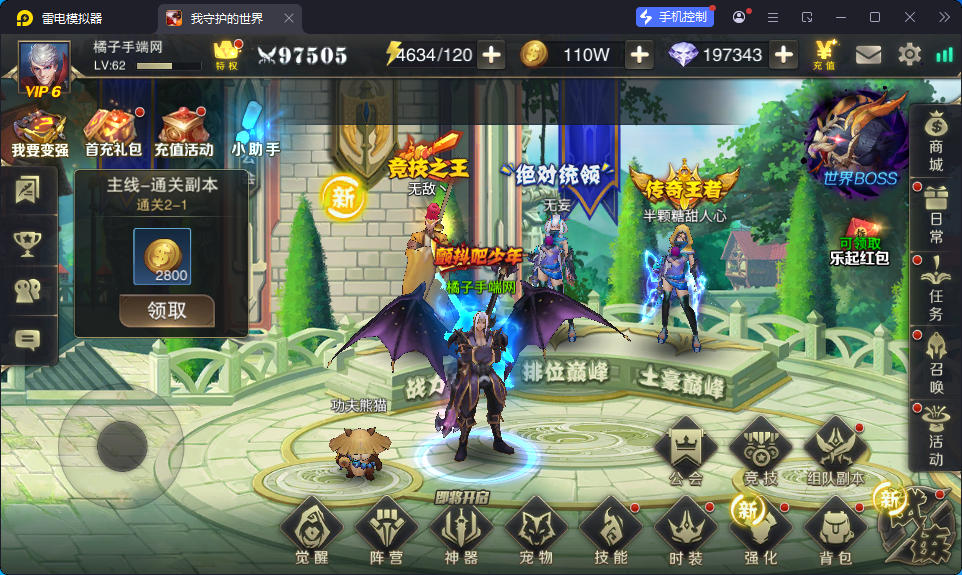Open the 背包 backpack
This screenshot has height=575, width=962.
click(835, 529)
